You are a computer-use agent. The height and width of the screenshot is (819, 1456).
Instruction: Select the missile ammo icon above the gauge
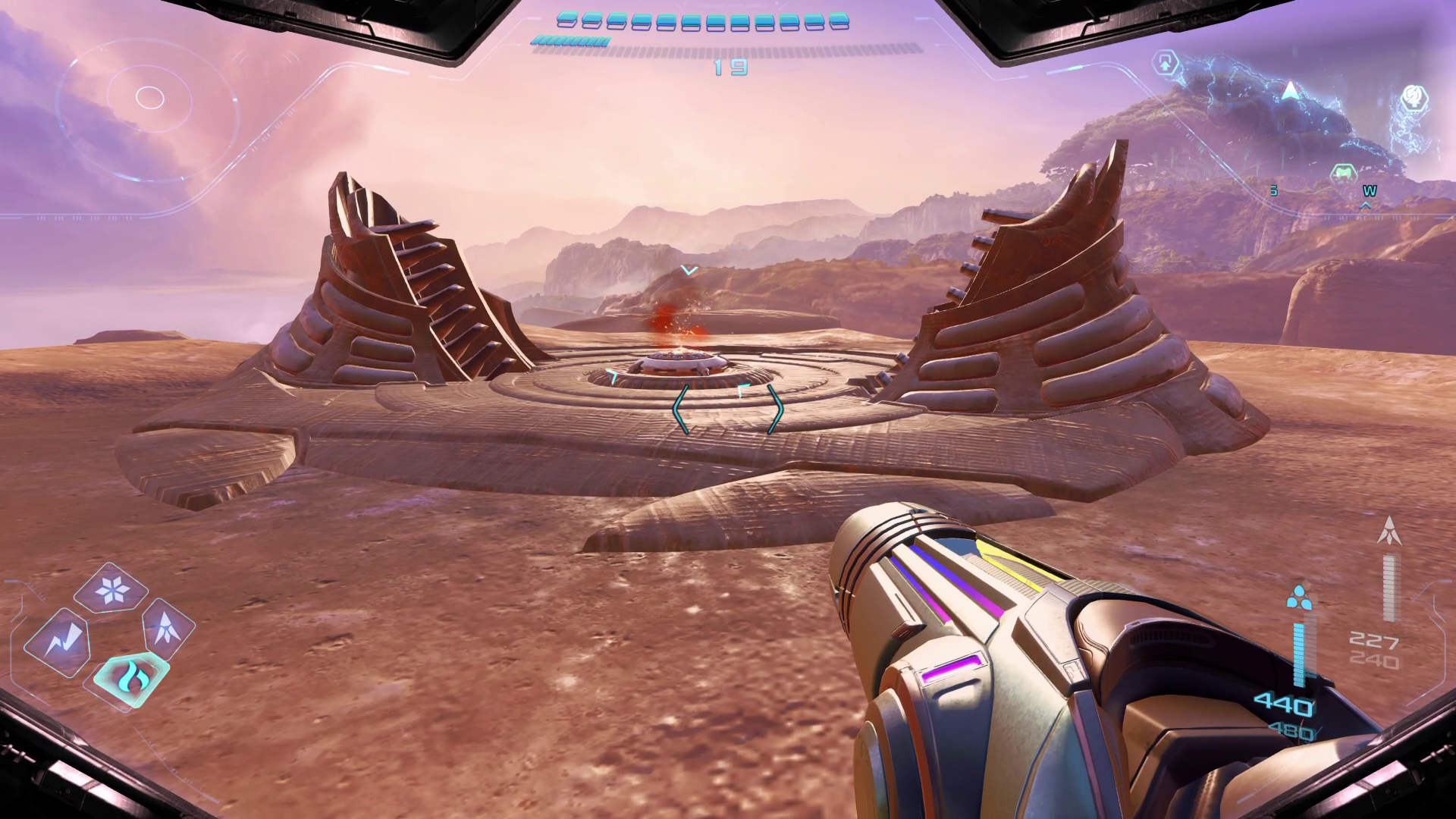click(1388, 531)
